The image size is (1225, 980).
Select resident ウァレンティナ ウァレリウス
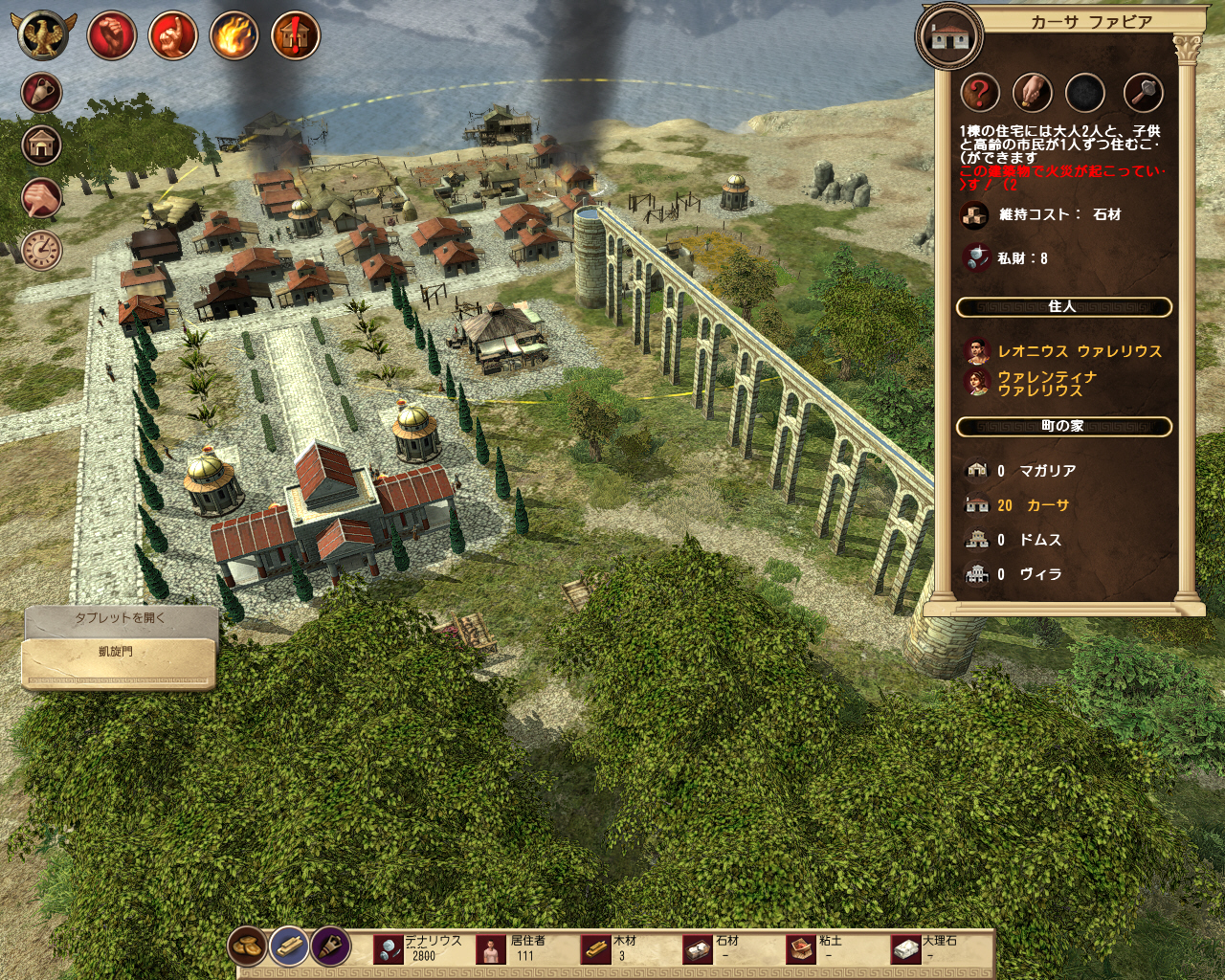1046,384
